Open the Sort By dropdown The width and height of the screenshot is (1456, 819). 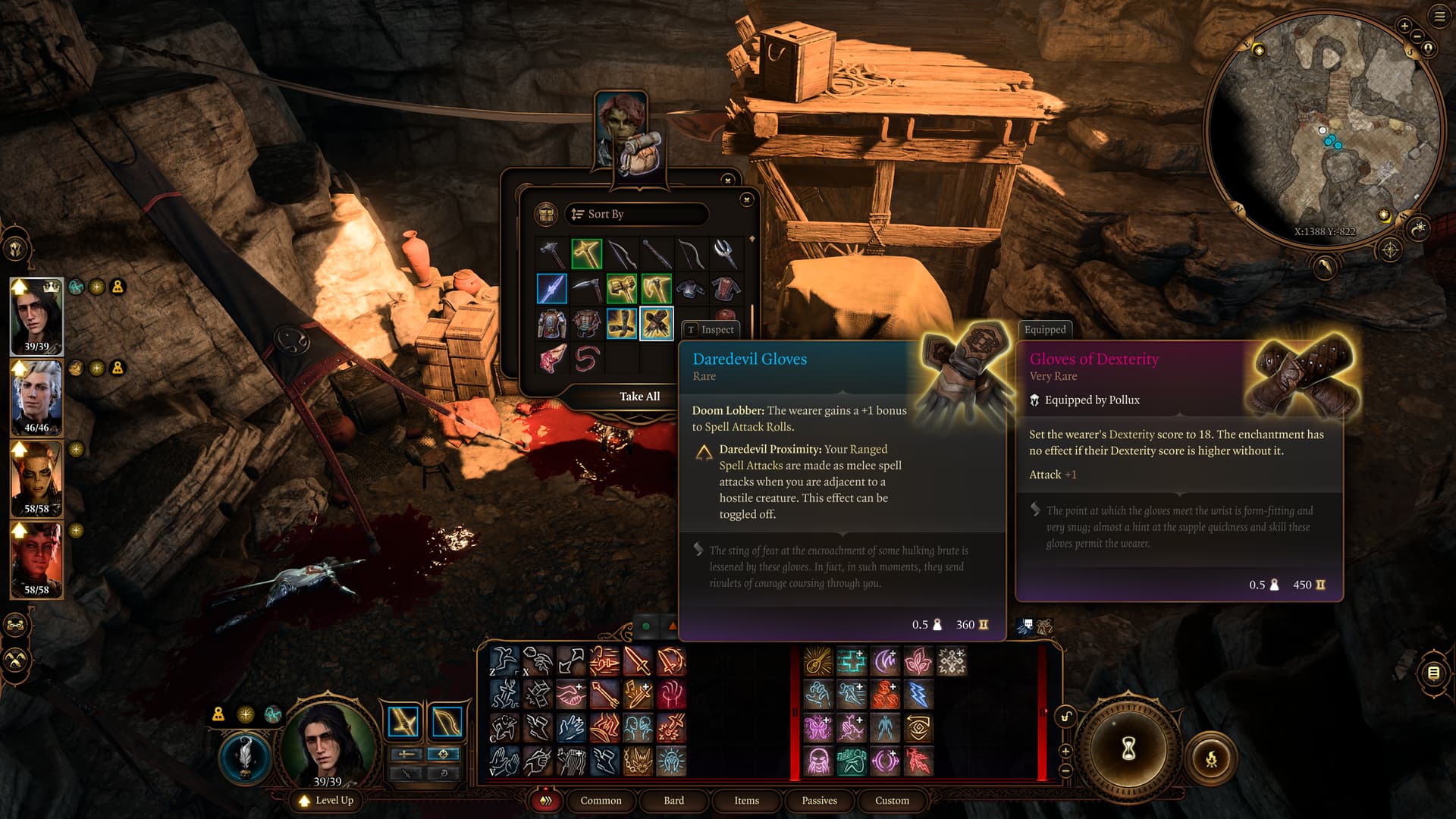point(635,214)
